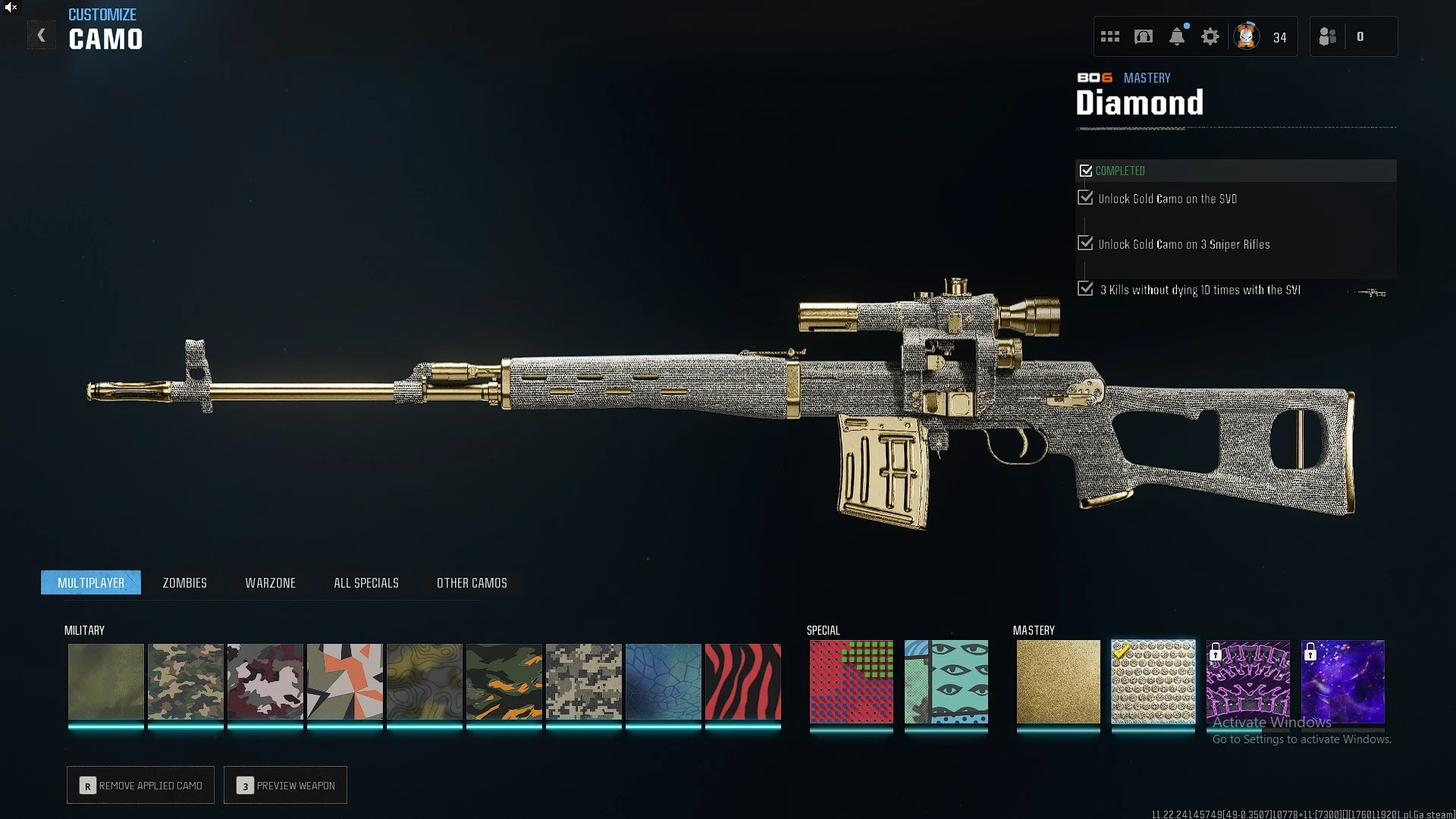
Task: Open the Zombies camo tab
Action: click(184, 582)
